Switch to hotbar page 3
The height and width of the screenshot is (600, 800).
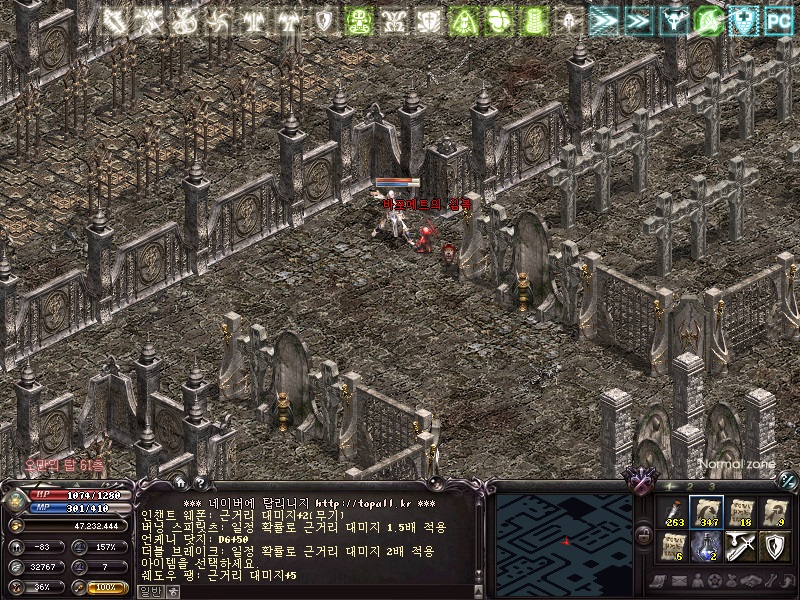[711, 486]
